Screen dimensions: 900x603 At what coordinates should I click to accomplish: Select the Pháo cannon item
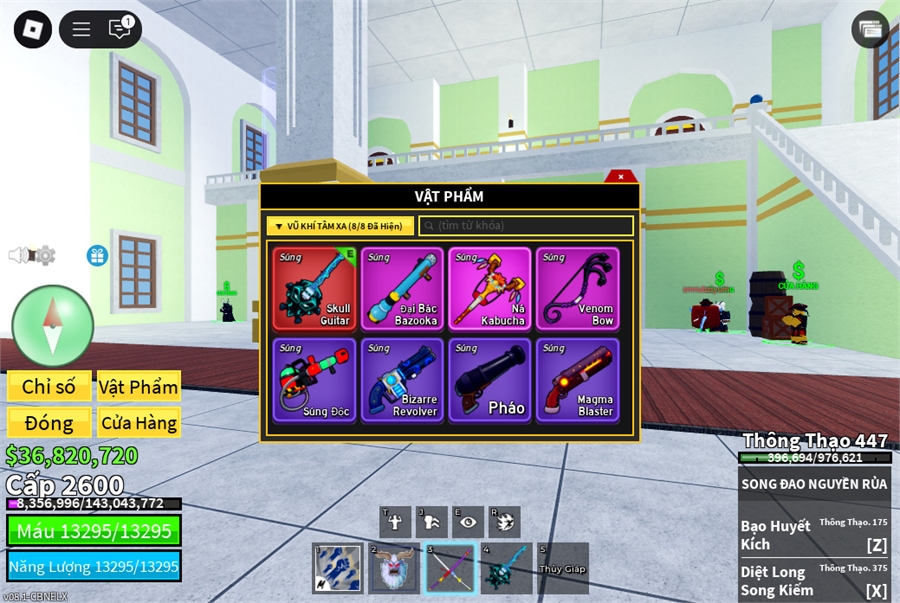[x=490, y=380]
